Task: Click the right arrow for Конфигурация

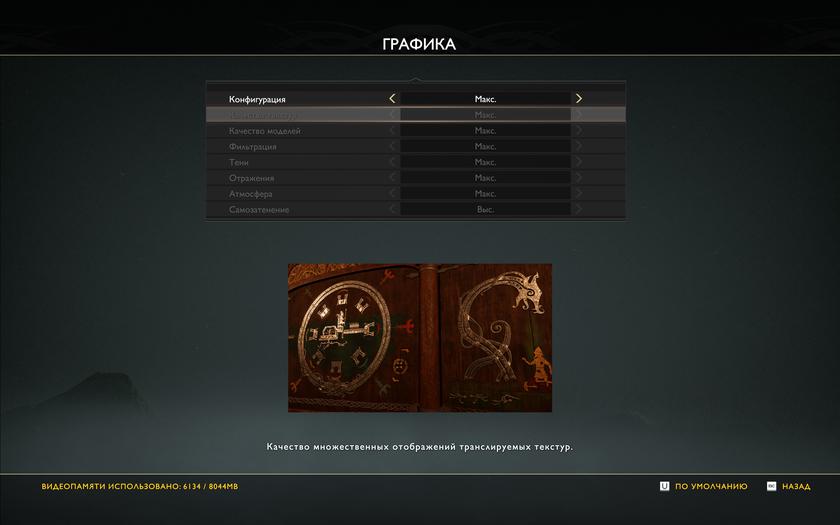Action: coord(578,99)
